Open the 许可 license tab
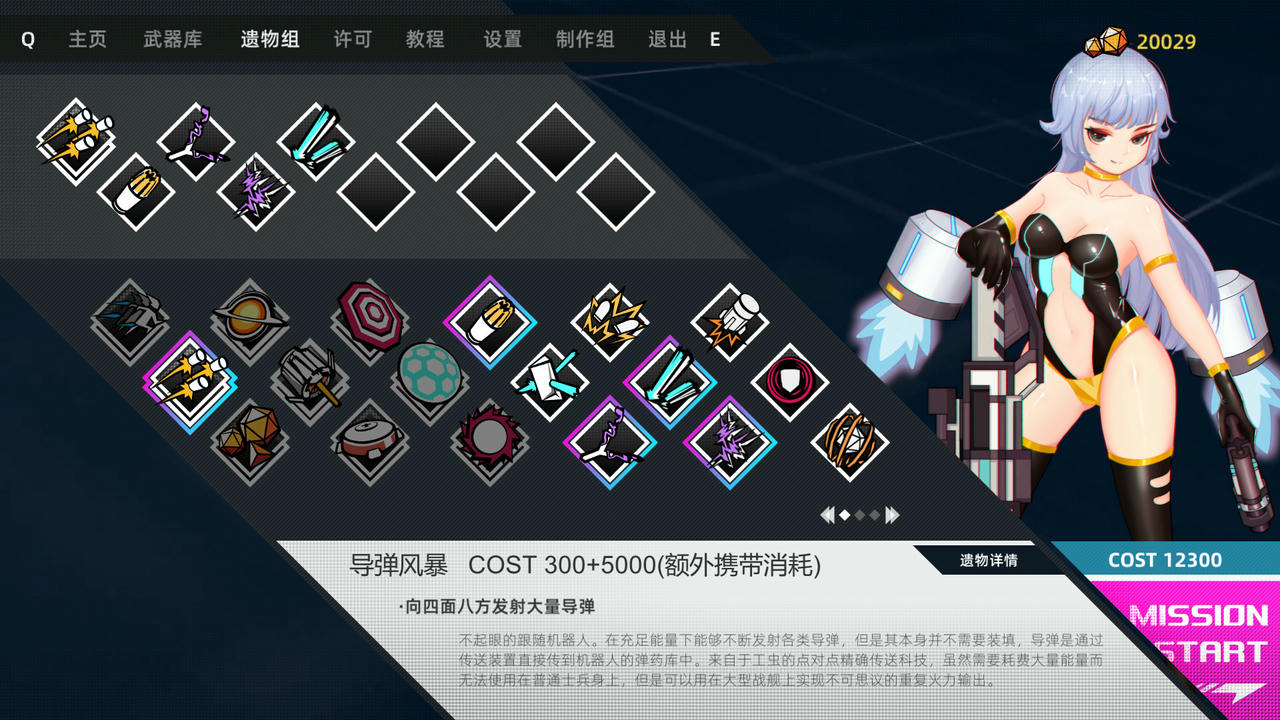Screen dimensions: 1280x720 [352, 40]
